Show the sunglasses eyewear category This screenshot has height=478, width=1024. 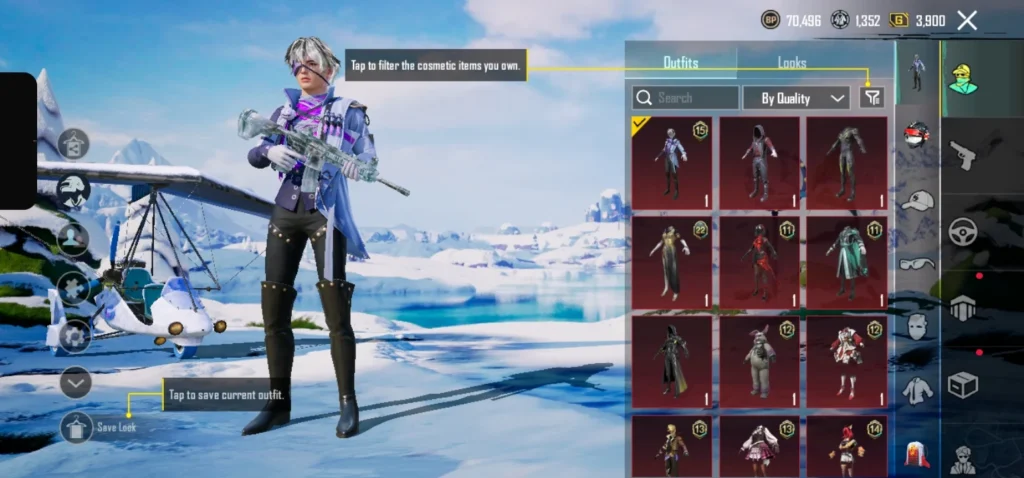pos(917,263)
